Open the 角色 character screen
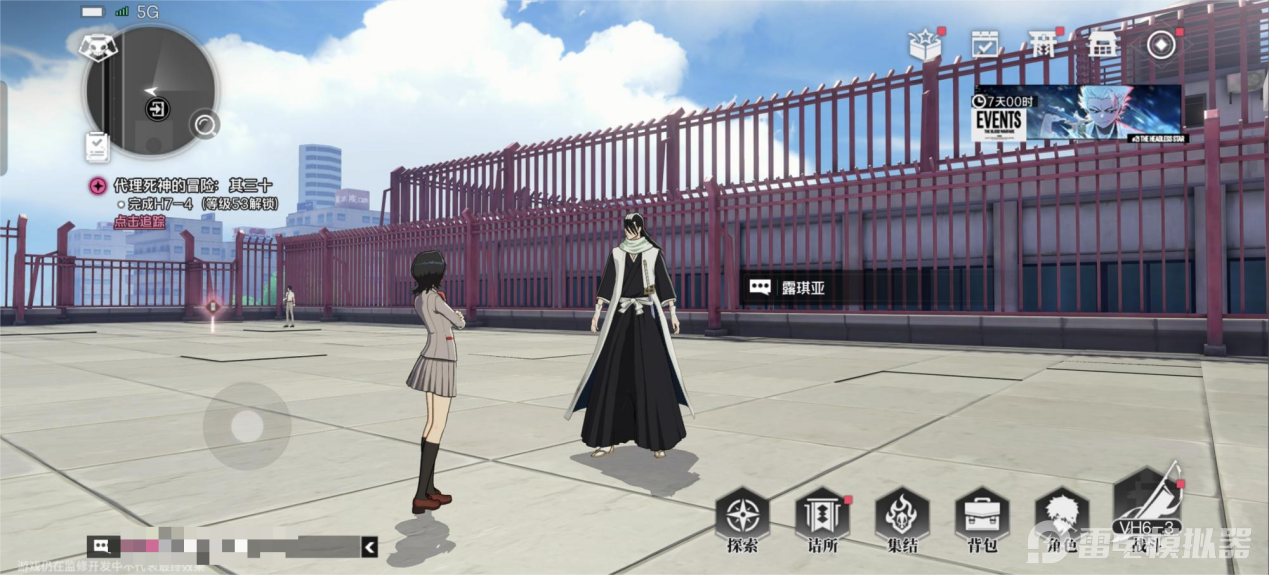1269x575 pixels. (1061, 517)
